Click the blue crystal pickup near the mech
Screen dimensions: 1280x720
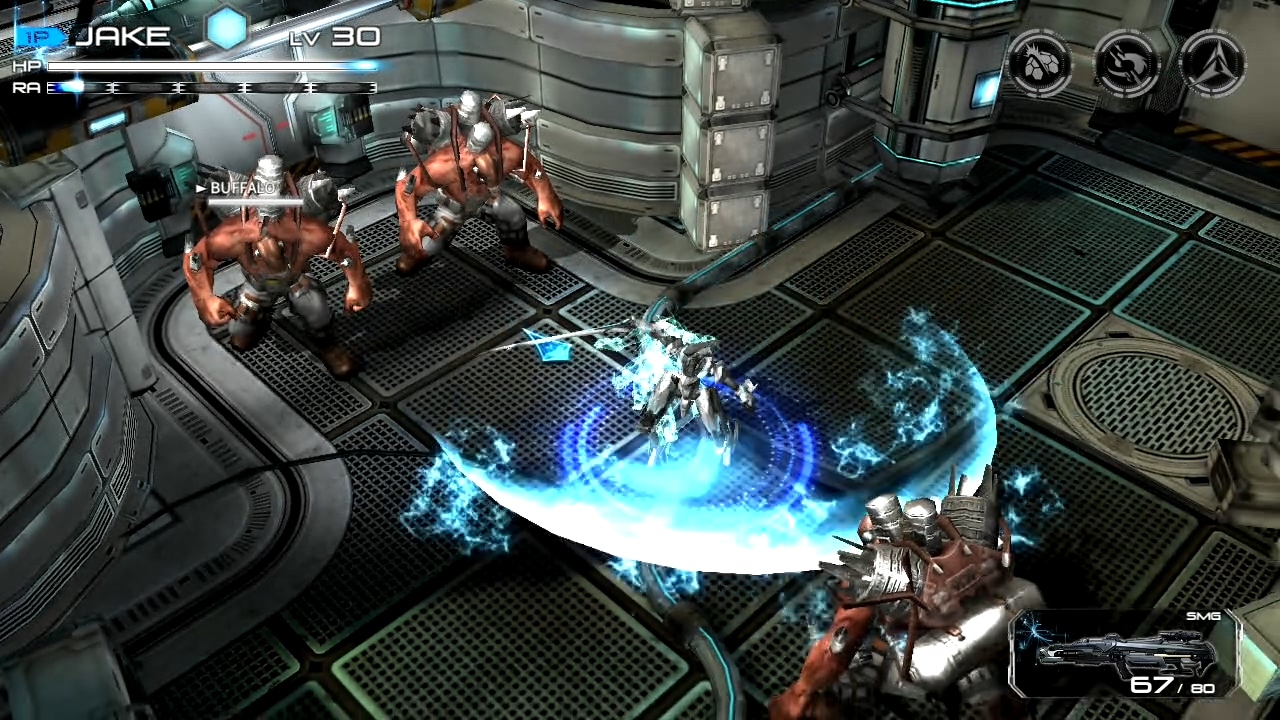tap(549, 349)
